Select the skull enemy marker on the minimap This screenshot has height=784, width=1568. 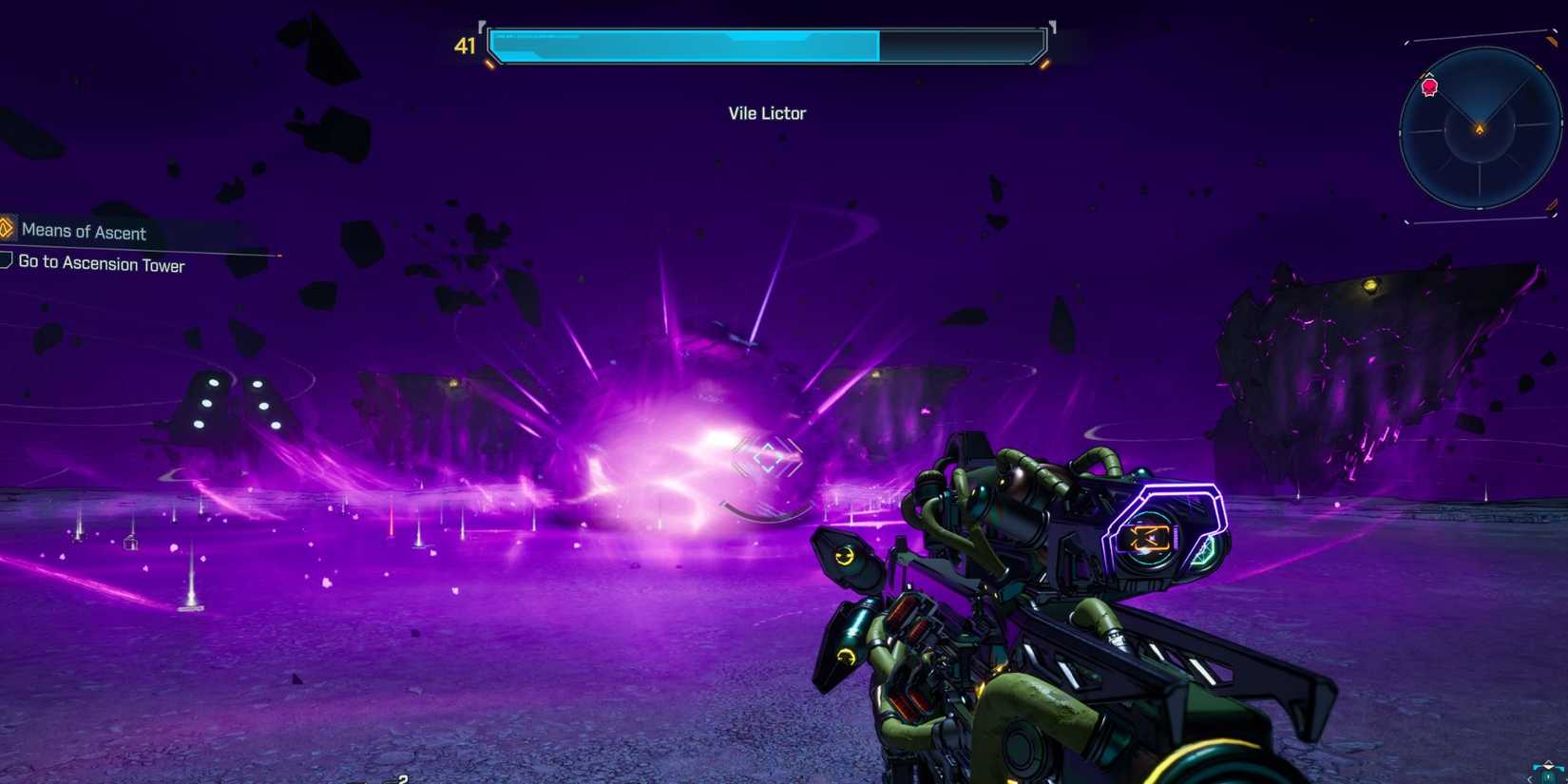coord(1428,87)
